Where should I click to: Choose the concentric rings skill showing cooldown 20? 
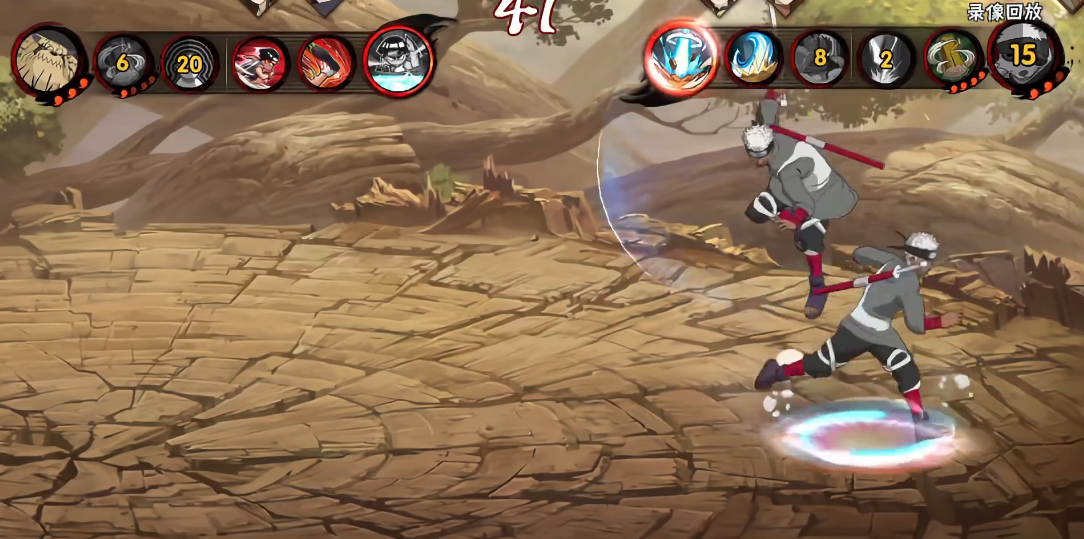[x=189, y=64]
